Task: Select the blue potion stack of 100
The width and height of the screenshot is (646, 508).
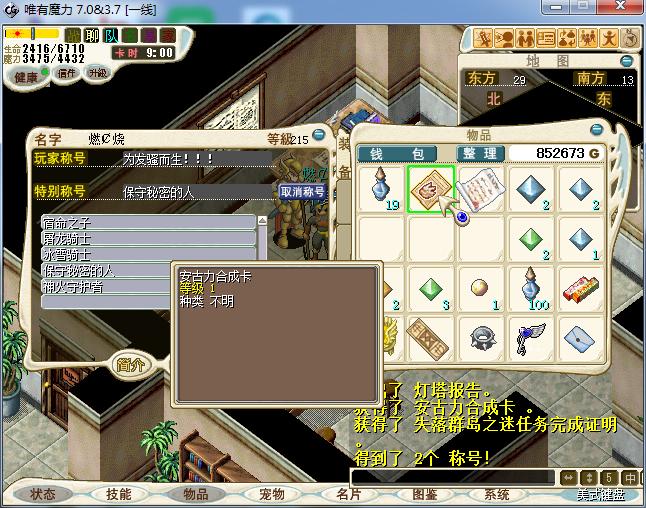Action: click(x=533, y=288)
